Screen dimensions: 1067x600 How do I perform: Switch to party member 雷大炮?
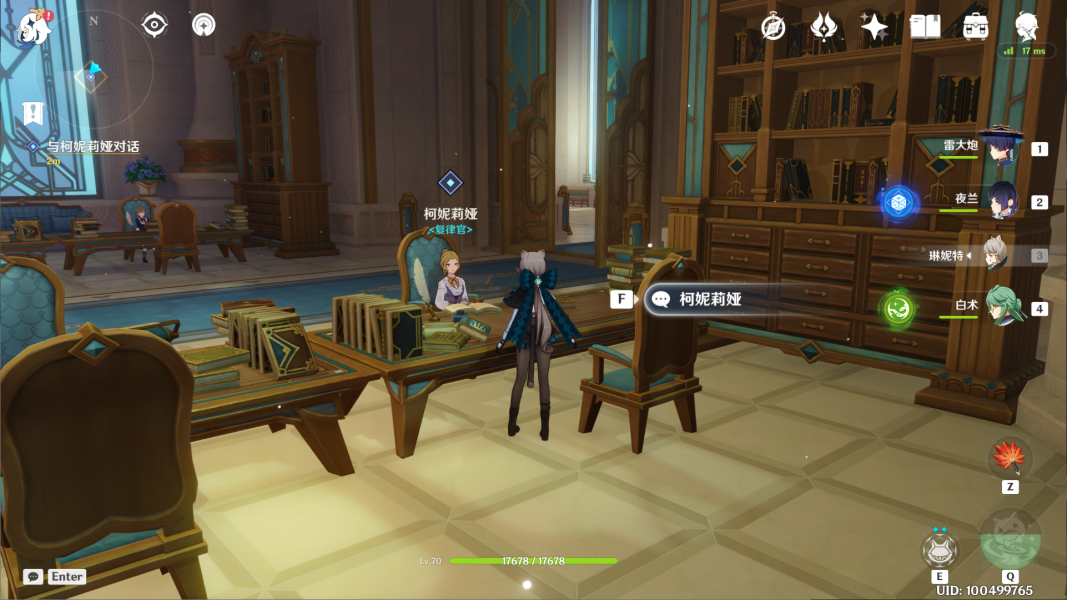998,147
